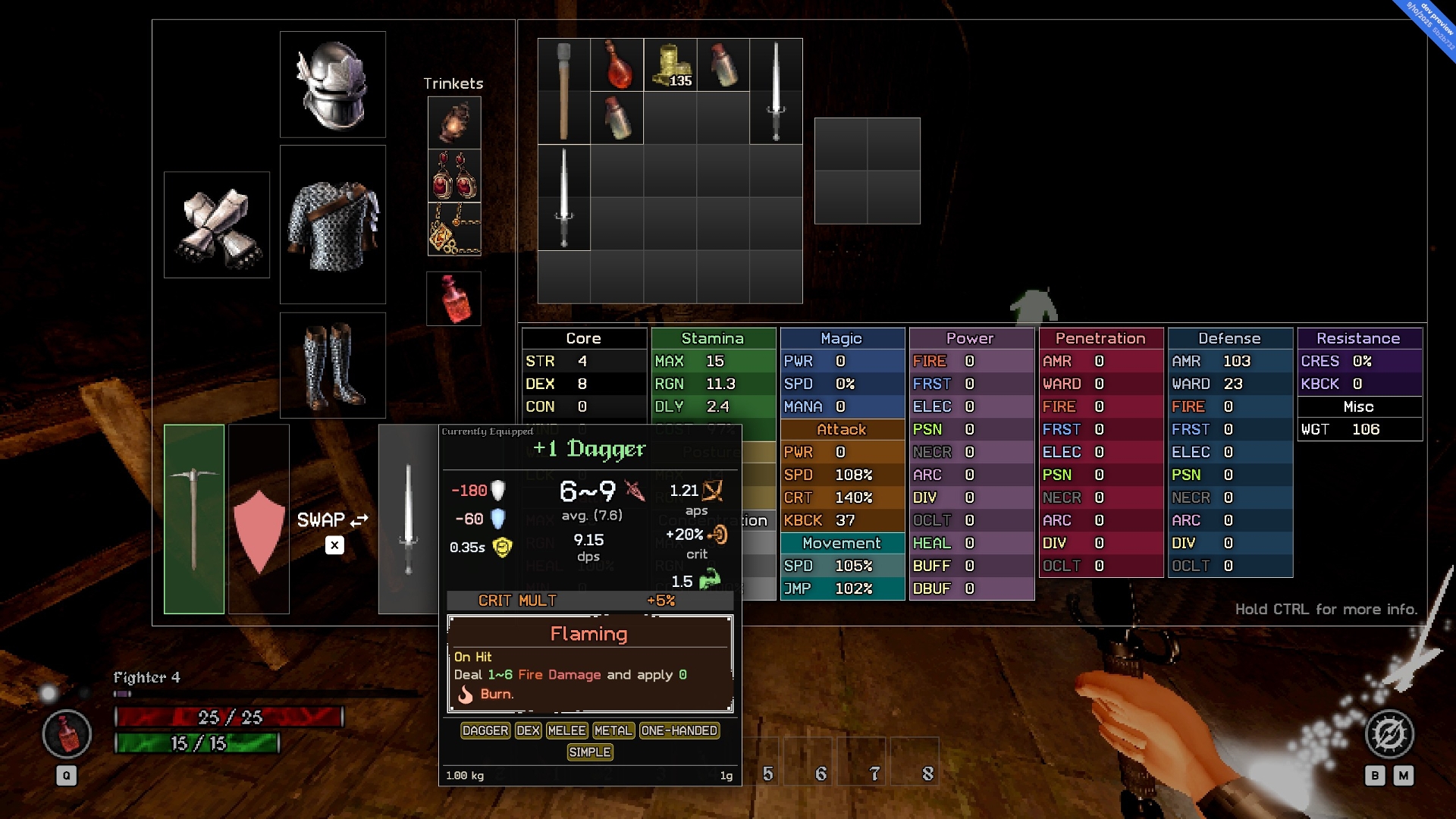
Task: Select the steel helmet equipment slot
Action: point(332,84)
